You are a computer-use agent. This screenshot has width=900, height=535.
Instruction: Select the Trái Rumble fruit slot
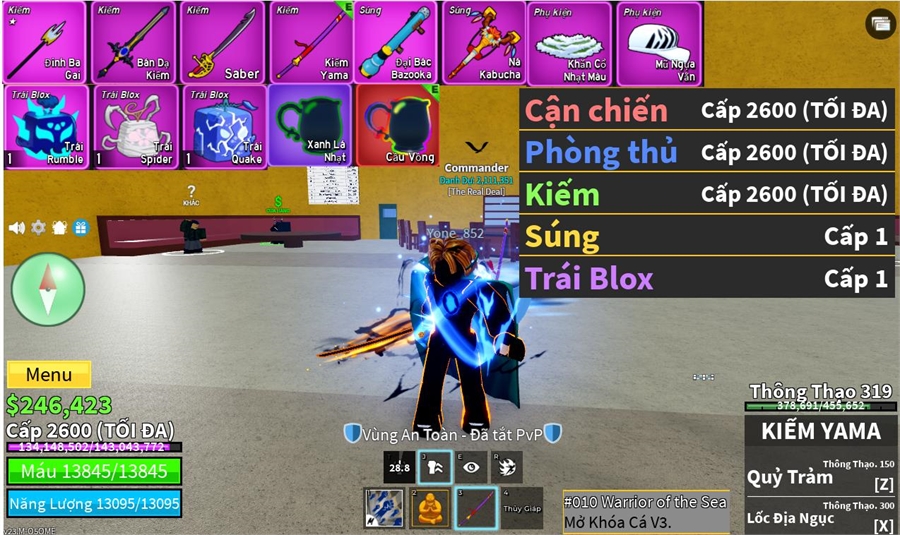click(46, 126)
